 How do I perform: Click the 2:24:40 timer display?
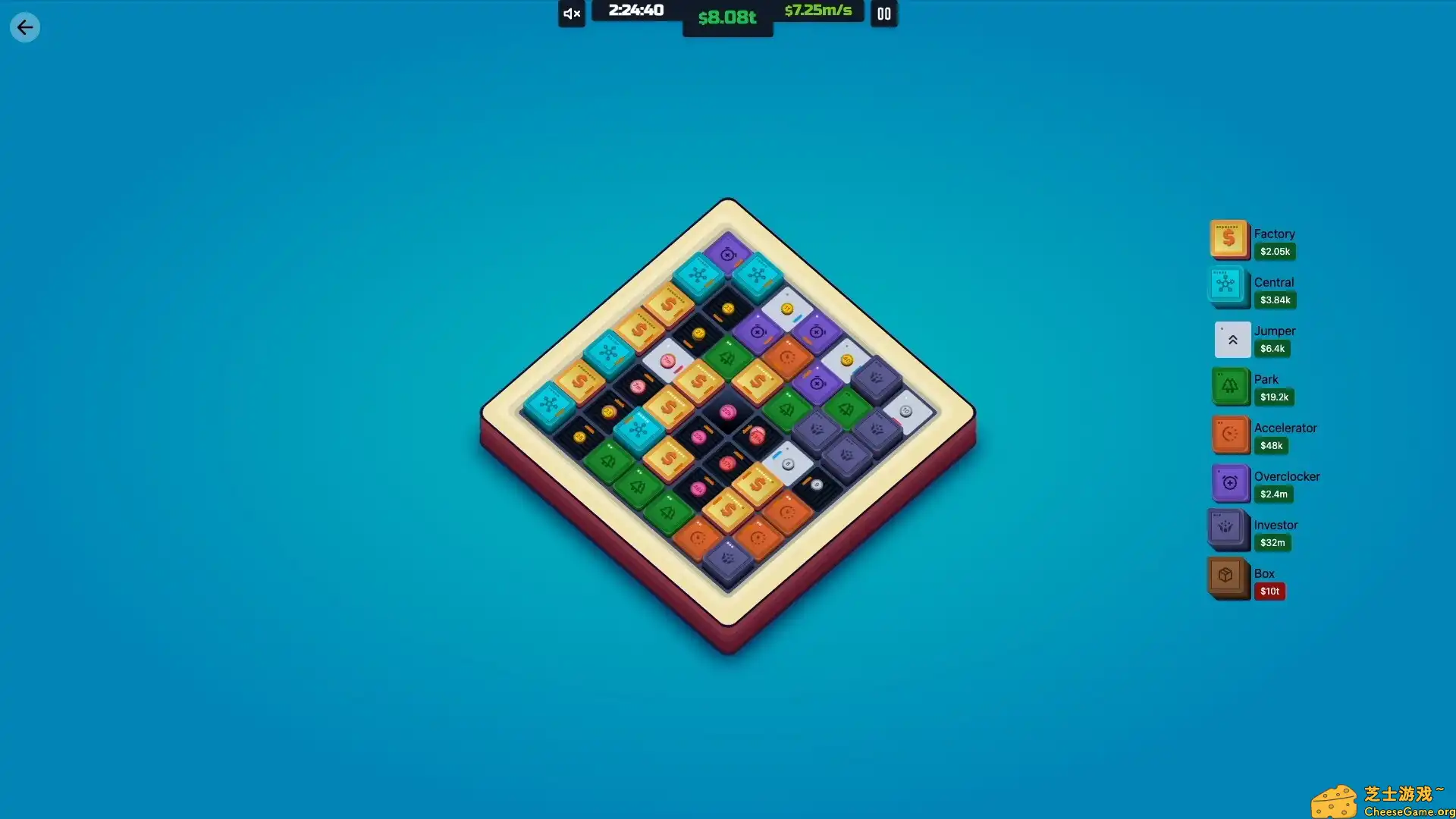635,11
